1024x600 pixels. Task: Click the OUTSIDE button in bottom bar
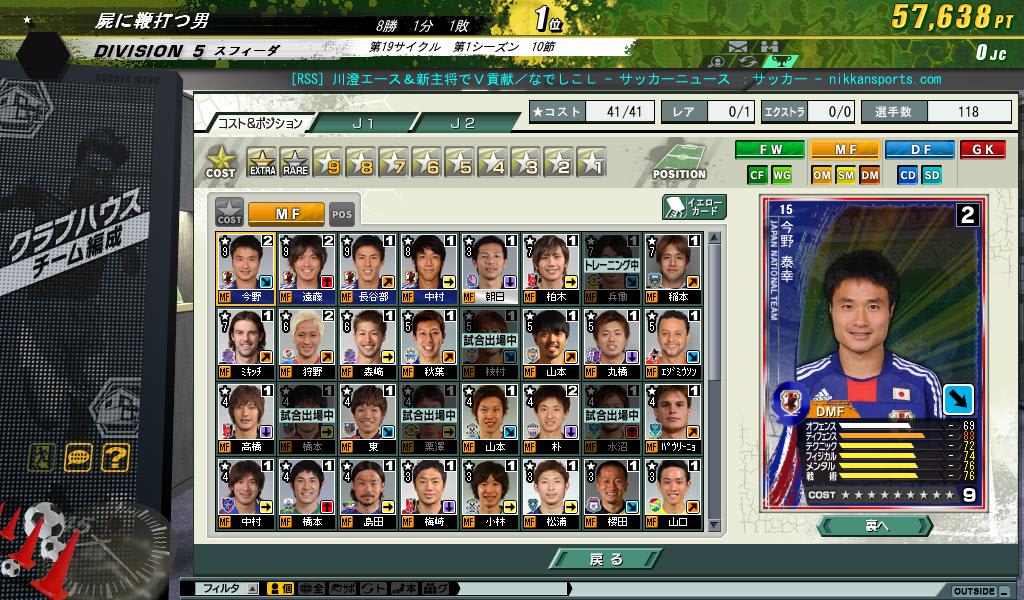pos(975,591)
